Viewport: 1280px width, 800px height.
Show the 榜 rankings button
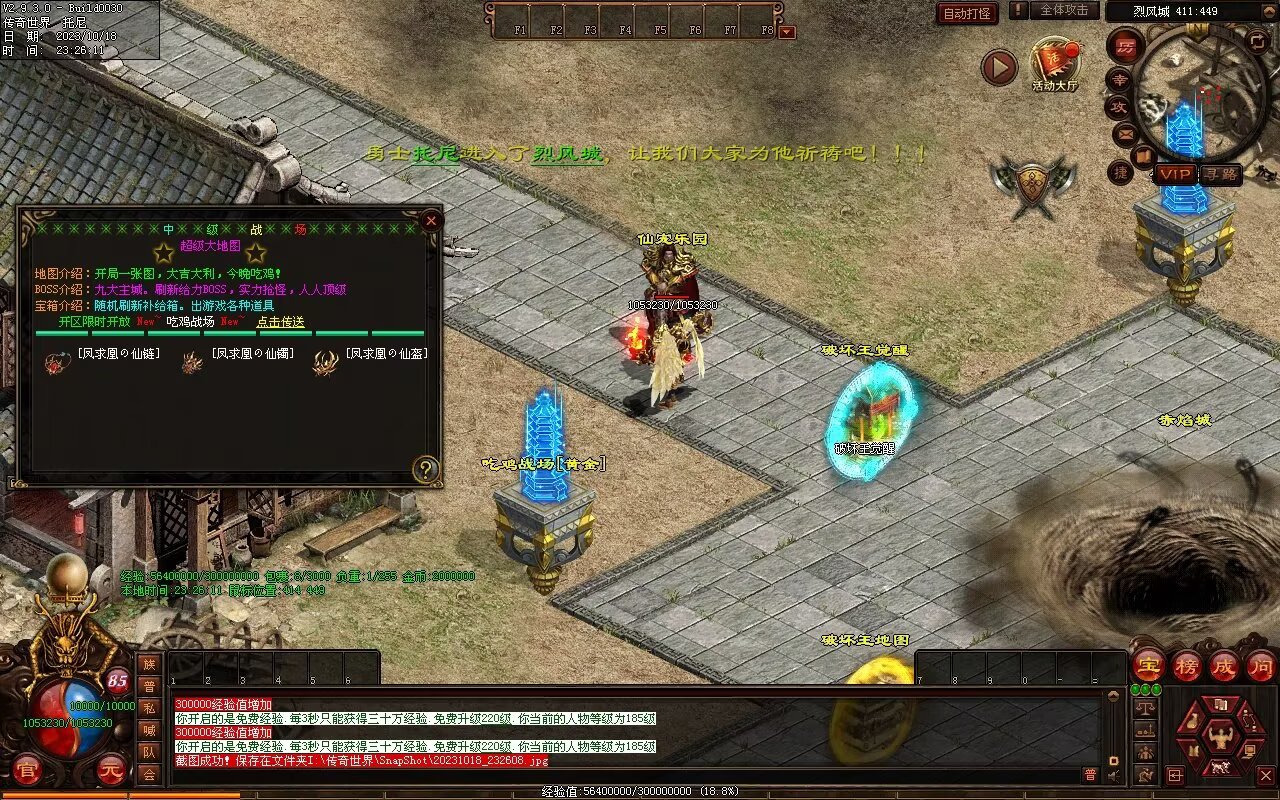[x=1187, y=666]
